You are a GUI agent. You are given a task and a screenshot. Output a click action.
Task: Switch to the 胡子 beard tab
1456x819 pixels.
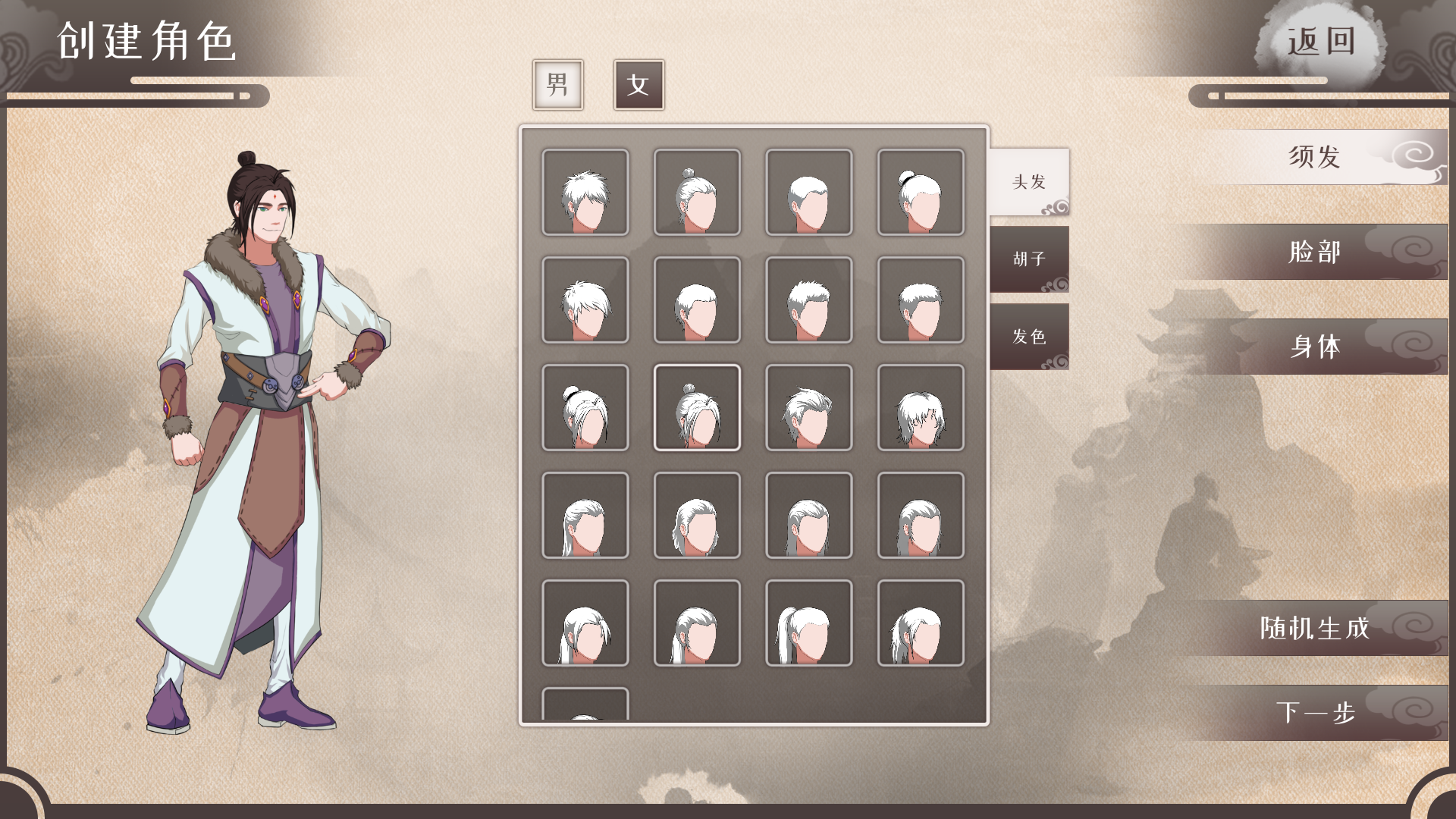point(1029,259)
